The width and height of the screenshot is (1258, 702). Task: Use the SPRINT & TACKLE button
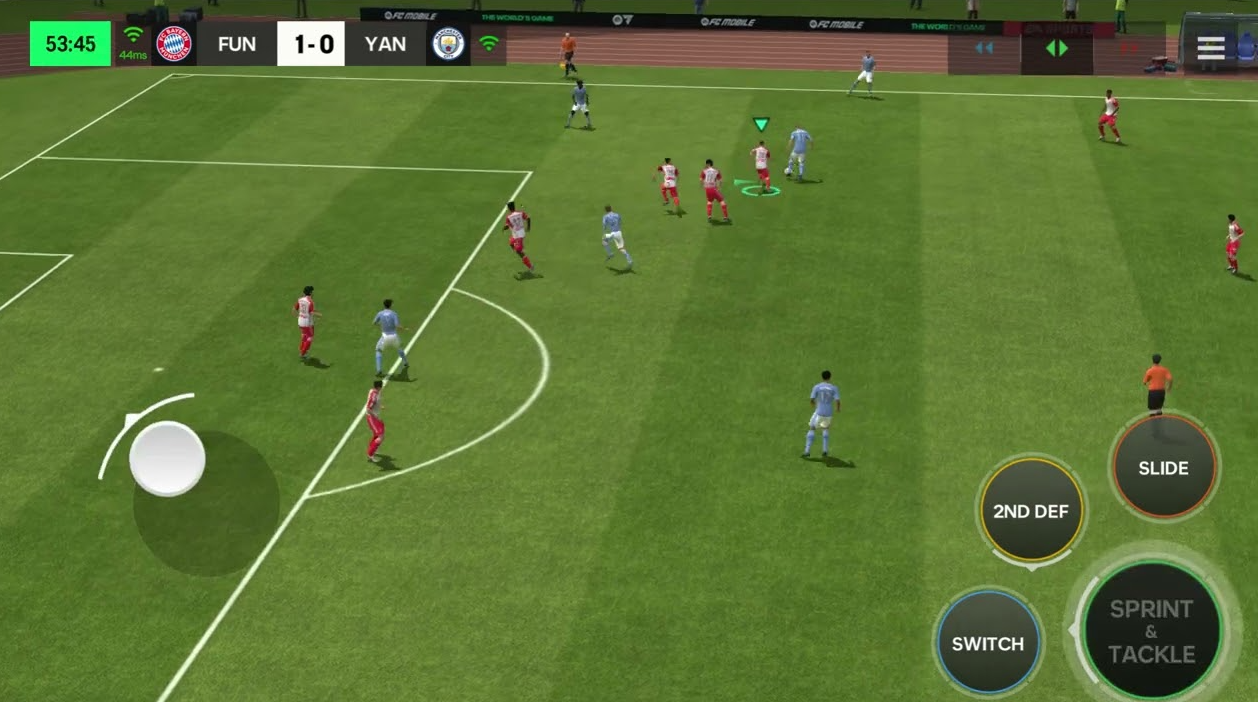pos(1152,631)
